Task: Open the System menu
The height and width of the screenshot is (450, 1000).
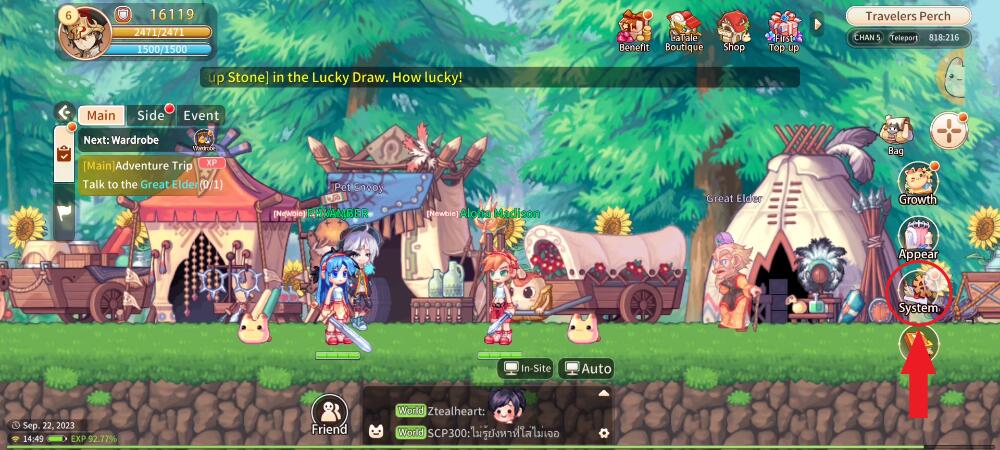Action: 918,292
